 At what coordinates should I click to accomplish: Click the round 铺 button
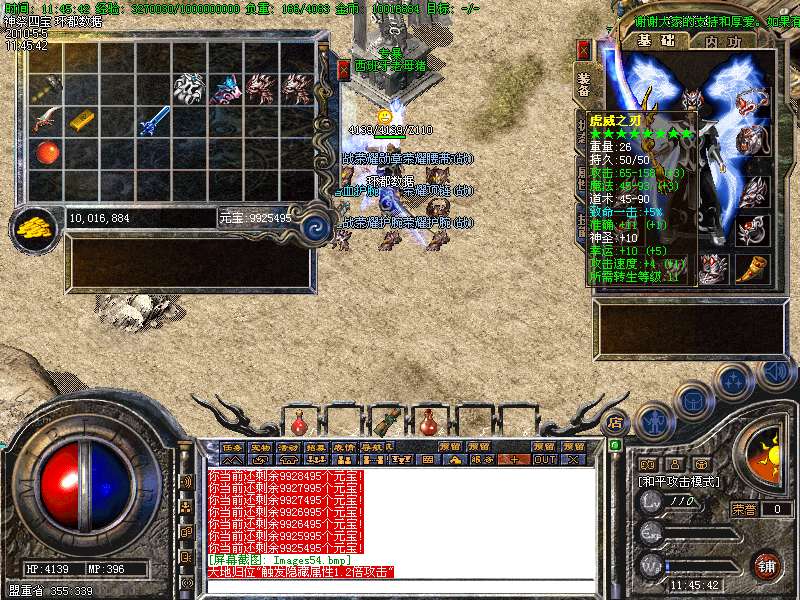pos(767,565)
